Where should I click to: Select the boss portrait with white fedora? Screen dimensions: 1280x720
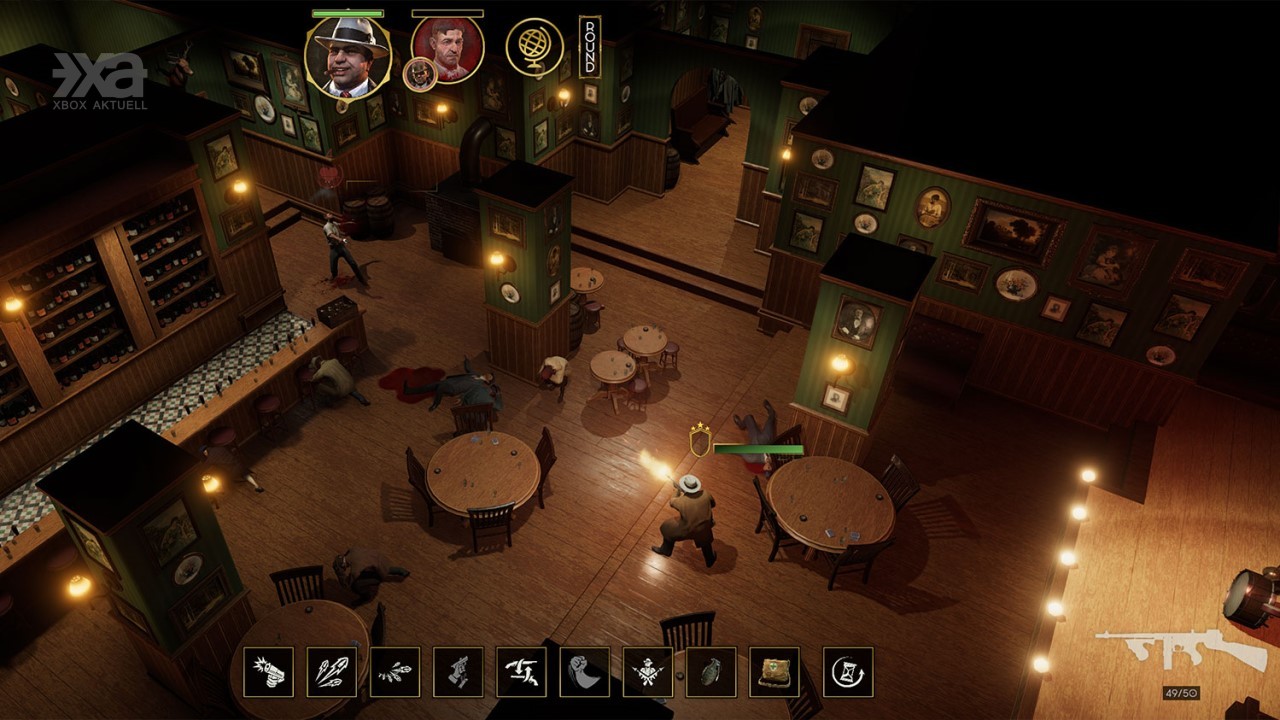347,57
